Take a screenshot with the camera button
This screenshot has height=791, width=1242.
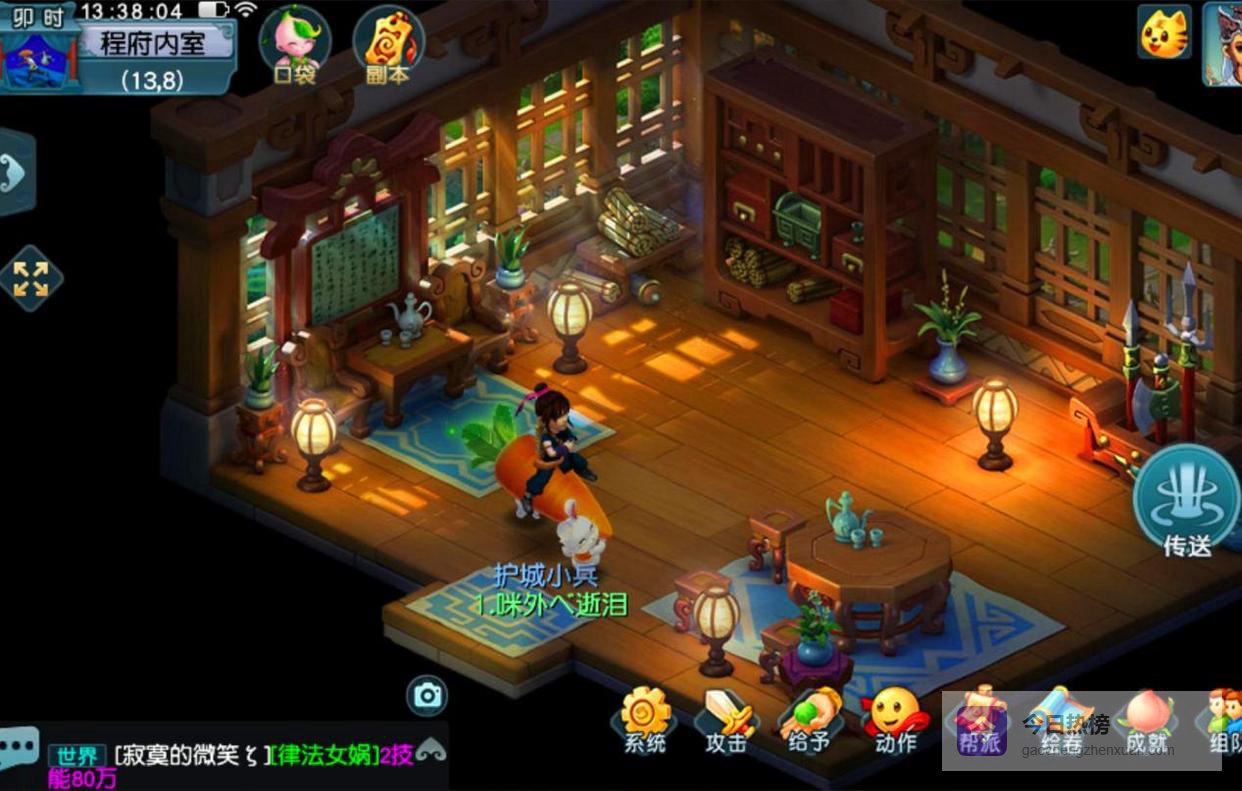pyautogui.click(x=427, y=695)
